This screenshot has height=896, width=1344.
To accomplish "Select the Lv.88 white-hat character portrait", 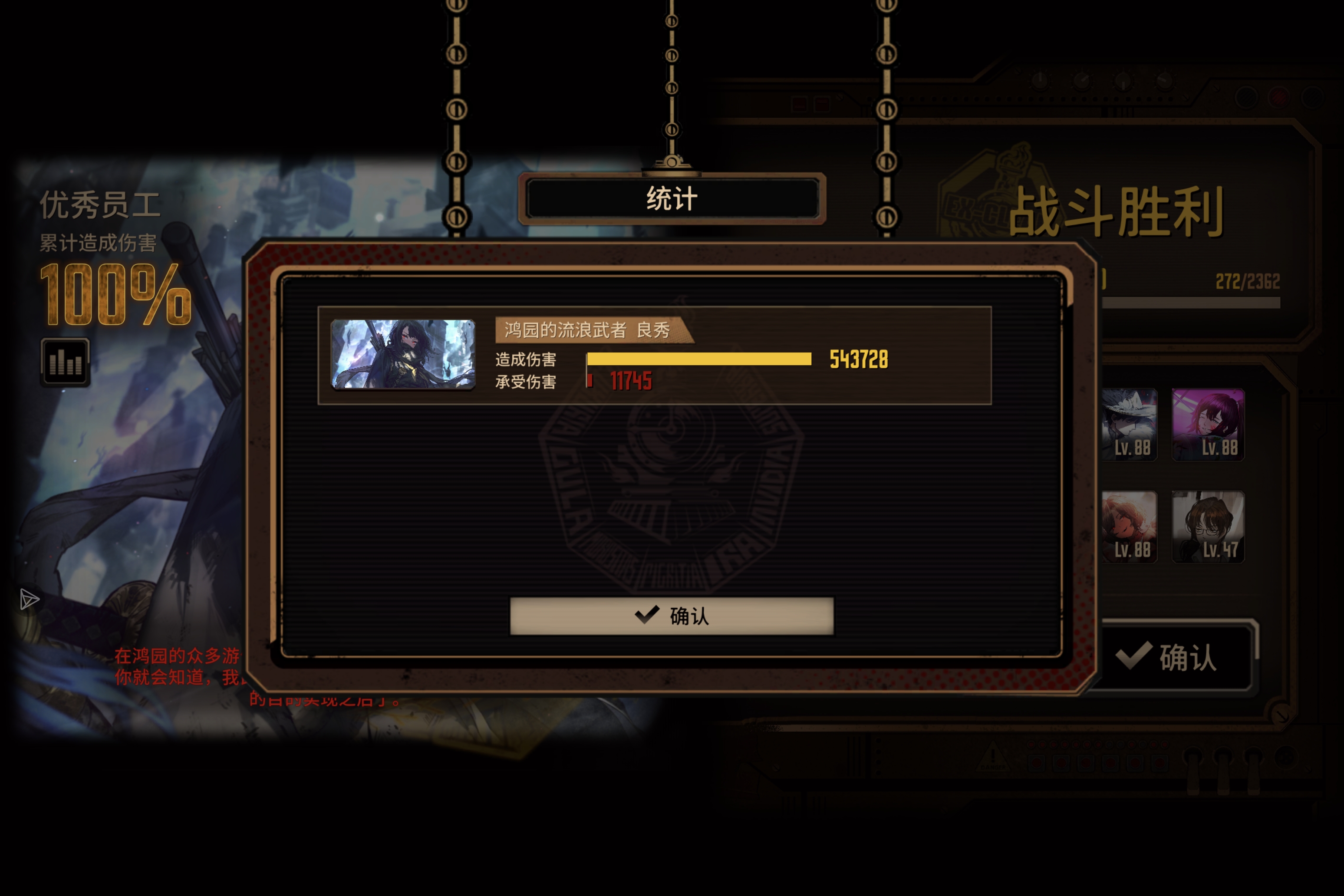I will click(1129, 423).
